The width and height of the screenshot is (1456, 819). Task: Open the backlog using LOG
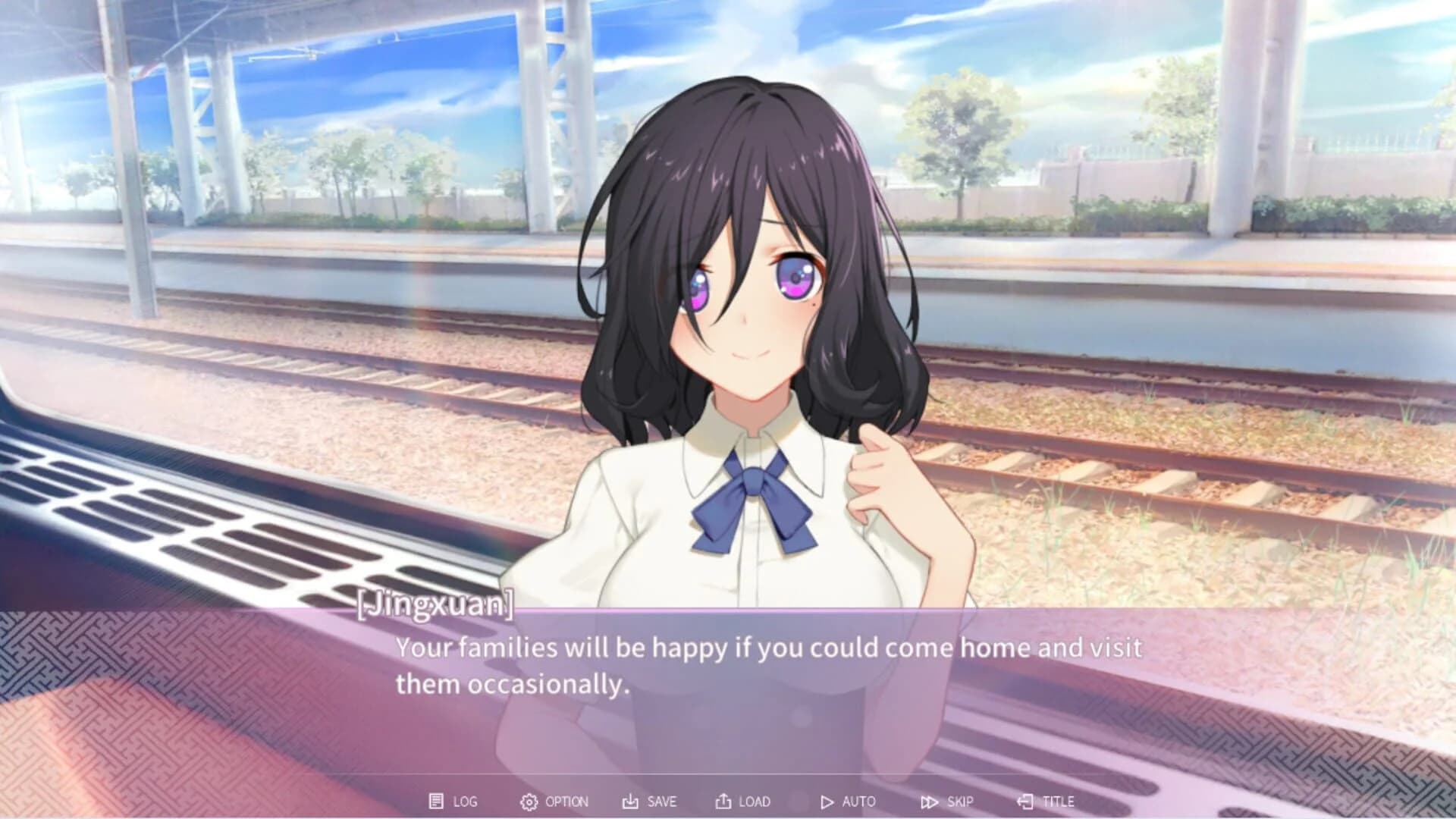click(460, 801)
